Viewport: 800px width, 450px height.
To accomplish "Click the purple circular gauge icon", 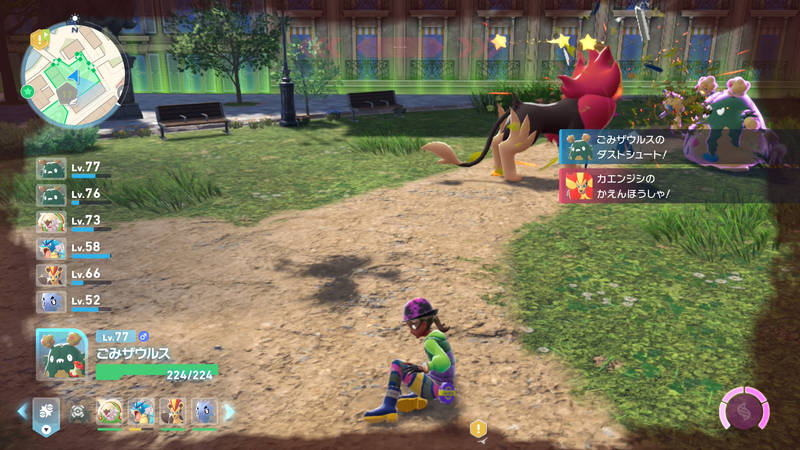I will pyautogui.click(x=745, y=410).
